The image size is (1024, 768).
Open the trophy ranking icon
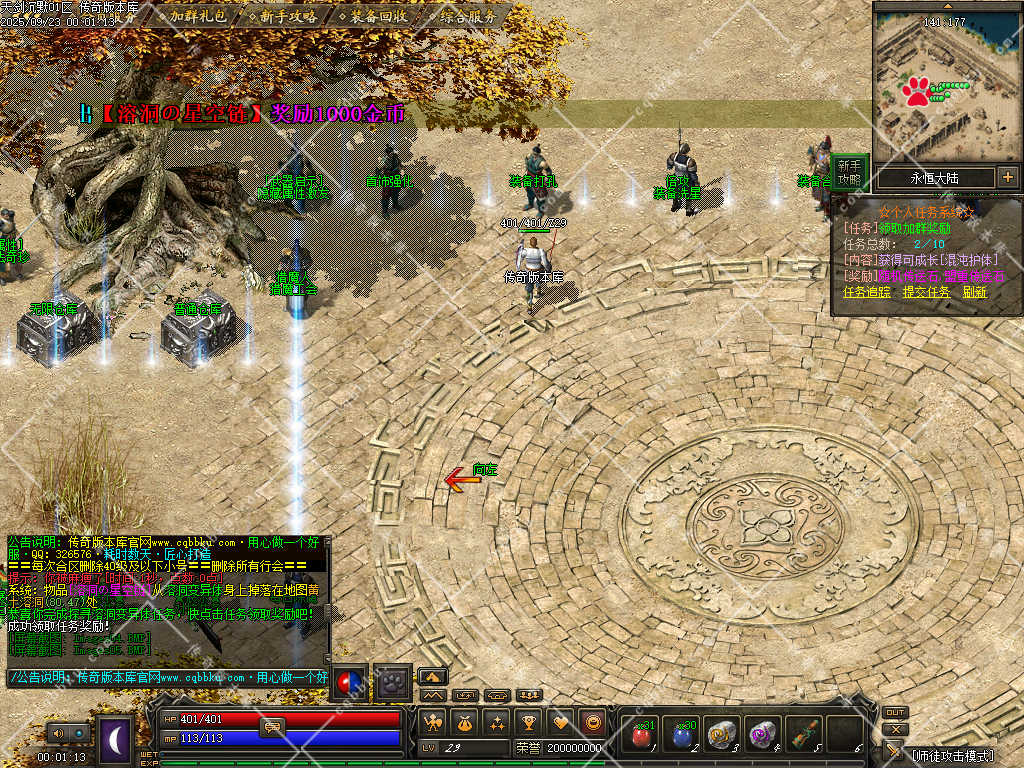528,722
